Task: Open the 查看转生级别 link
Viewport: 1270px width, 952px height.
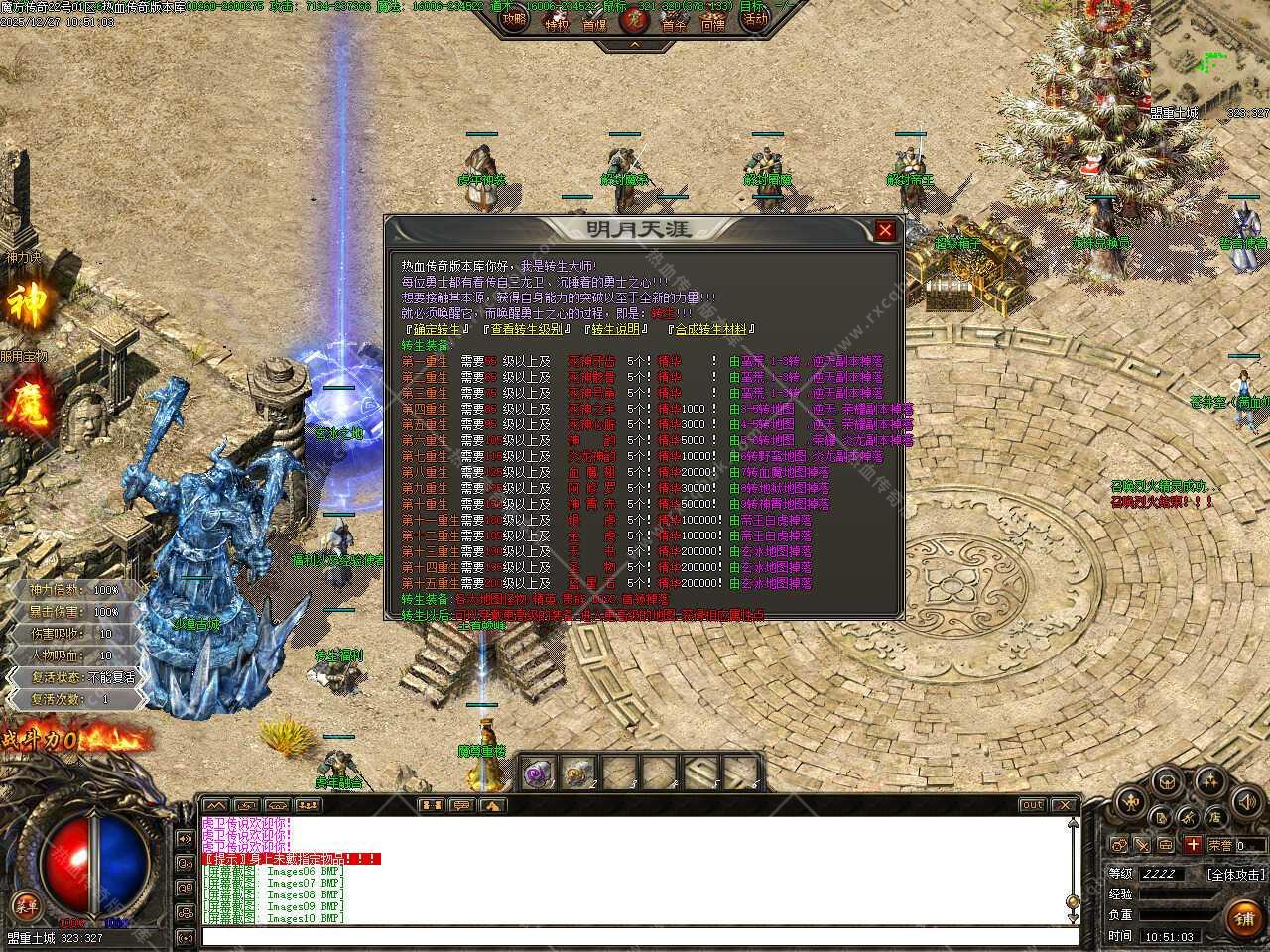Action: (x=526, y=329)
